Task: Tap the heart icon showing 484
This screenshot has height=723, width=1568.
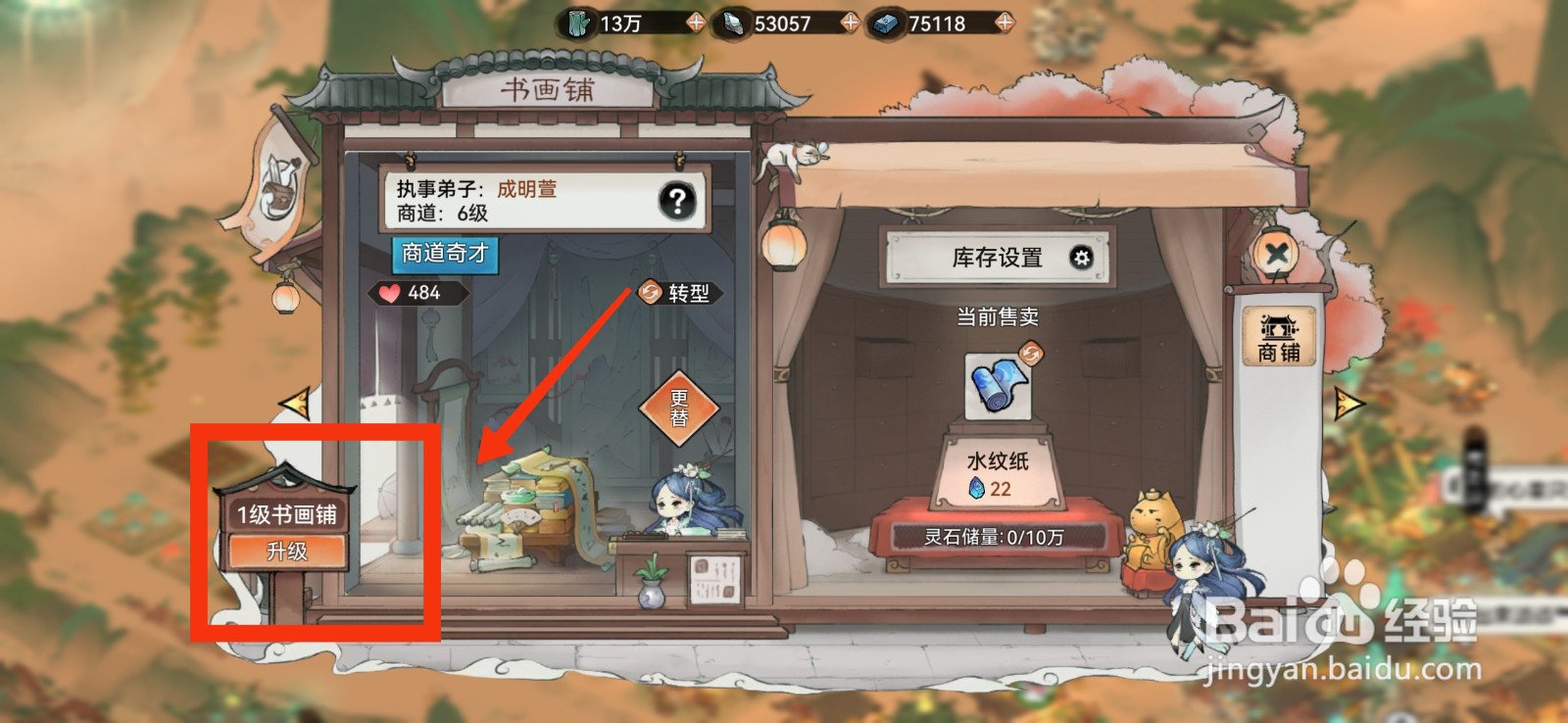Action: pyautogui.click(x=390, y=291)
